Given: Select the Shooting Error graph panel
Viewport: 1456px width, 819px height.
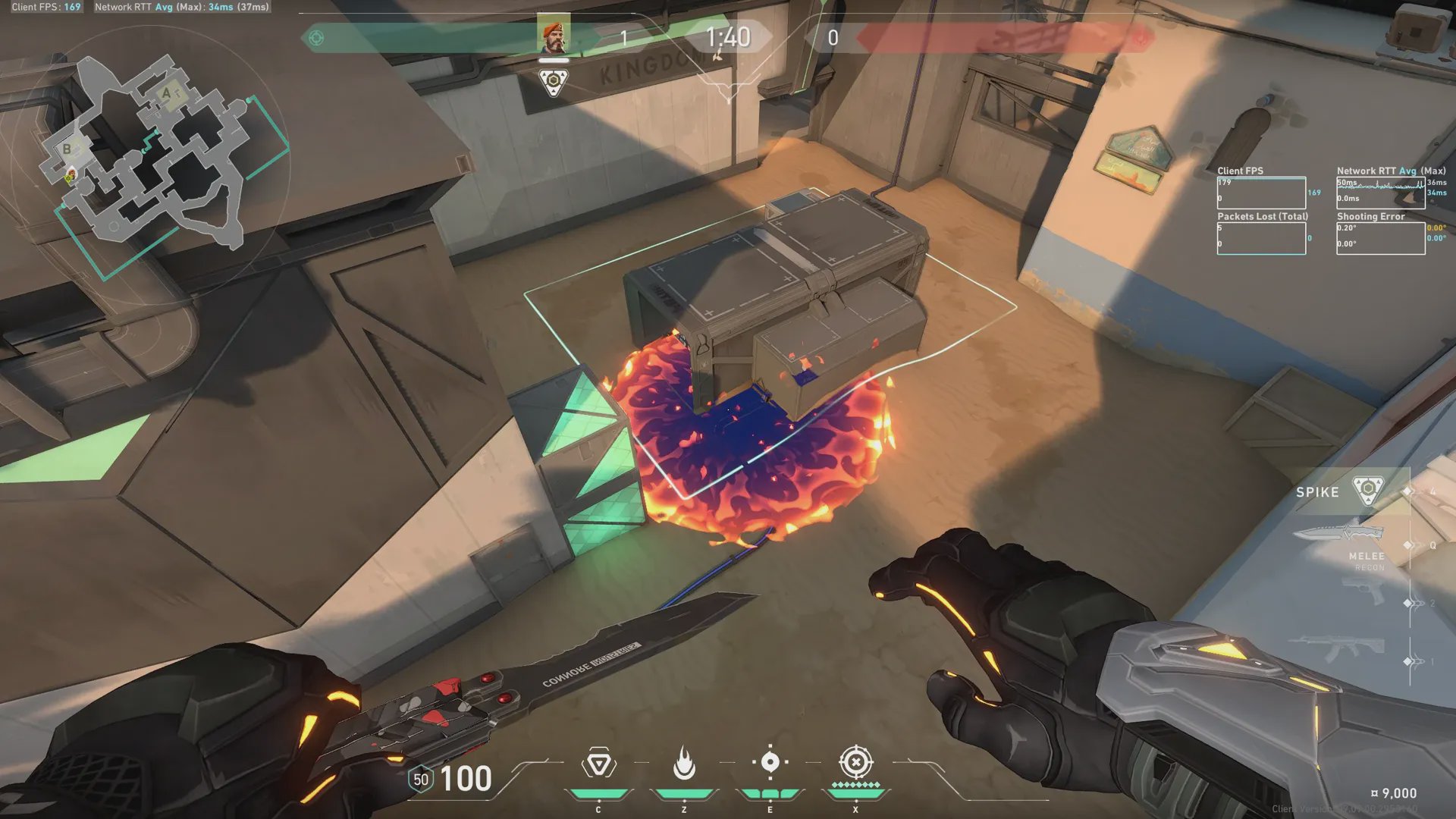Looking at the screenshot, I should pyautogui.click(x=1380, y=239).
